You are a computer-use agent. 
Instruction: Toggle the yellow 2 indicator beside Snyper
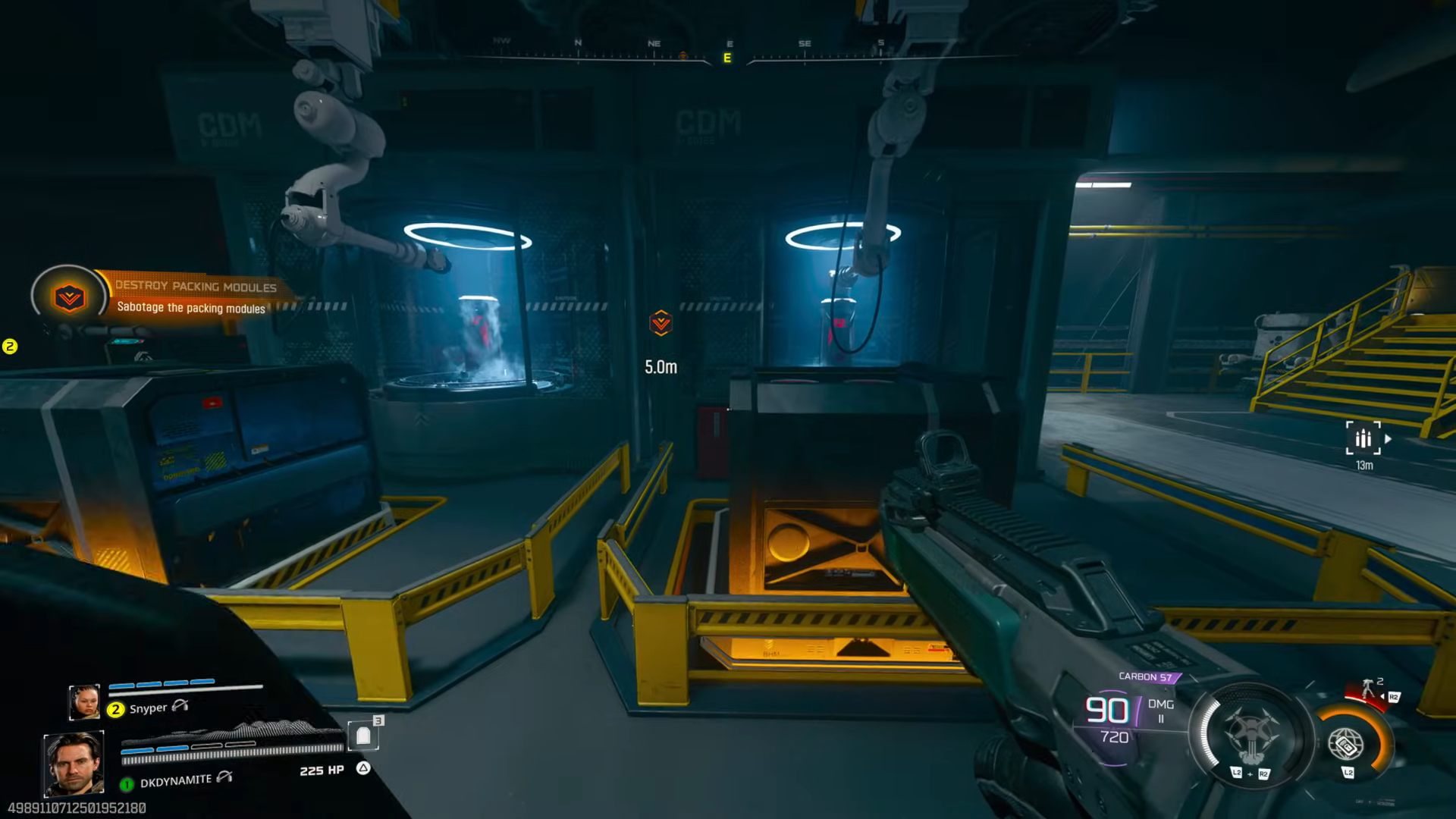pos(115,708)
